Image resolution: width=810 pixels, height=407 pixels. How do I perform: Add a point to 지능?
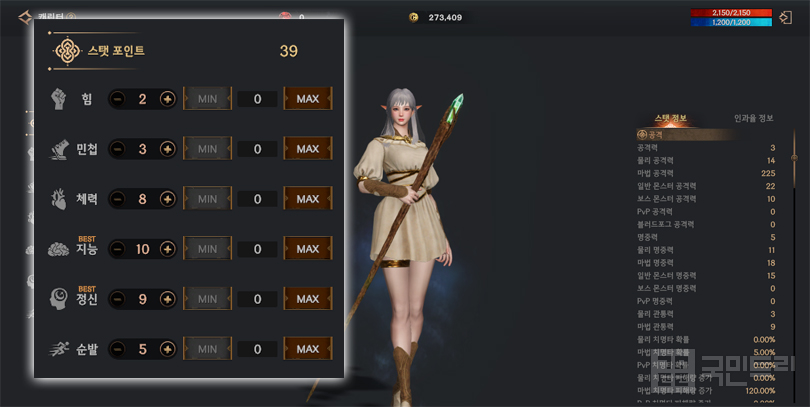tap(167, 249)
